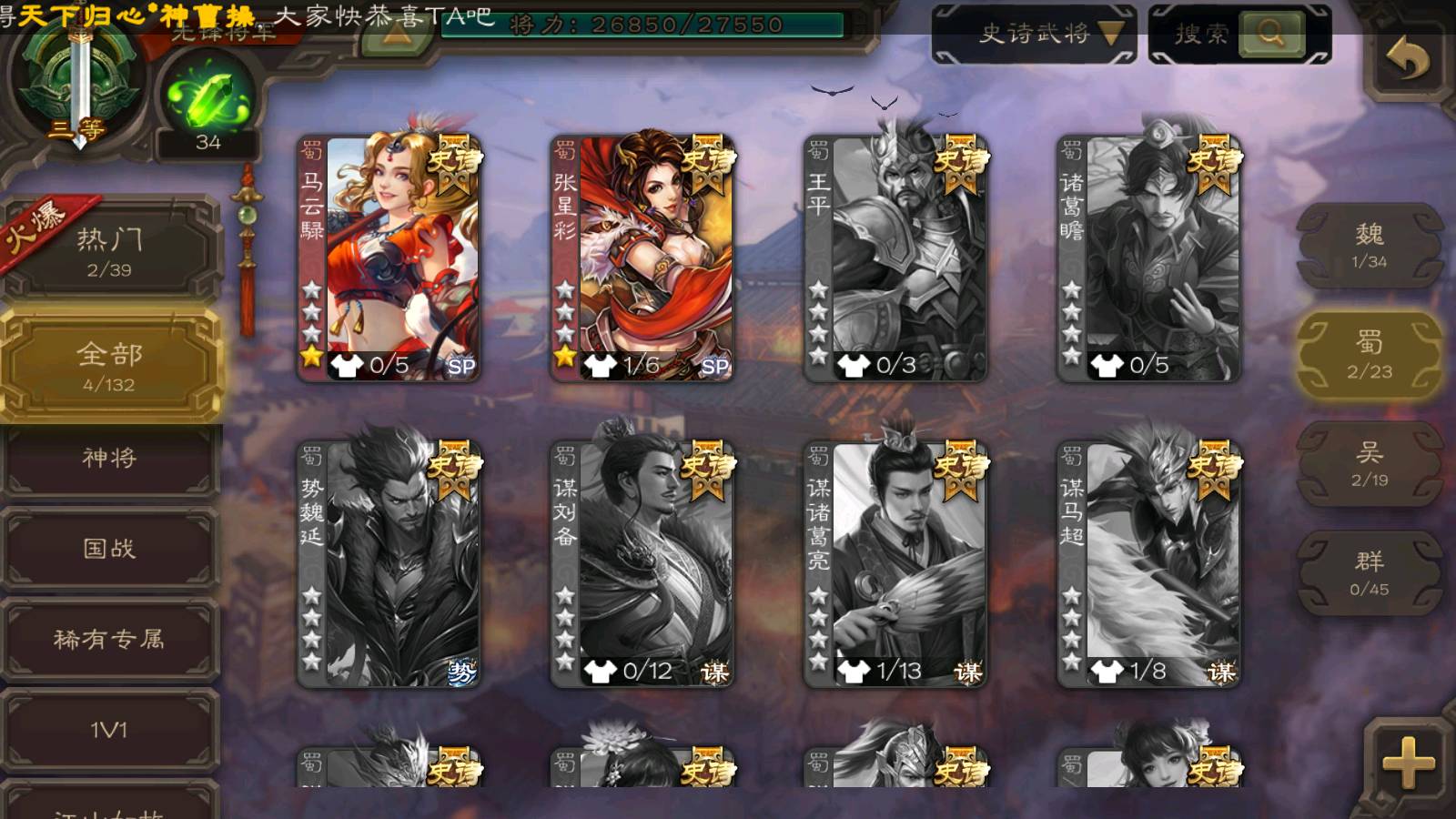Image resolution: width=1456 pixels, height=819 pixels.
Task: Select the 马云騄 hero card
Action: pos(389,258)
